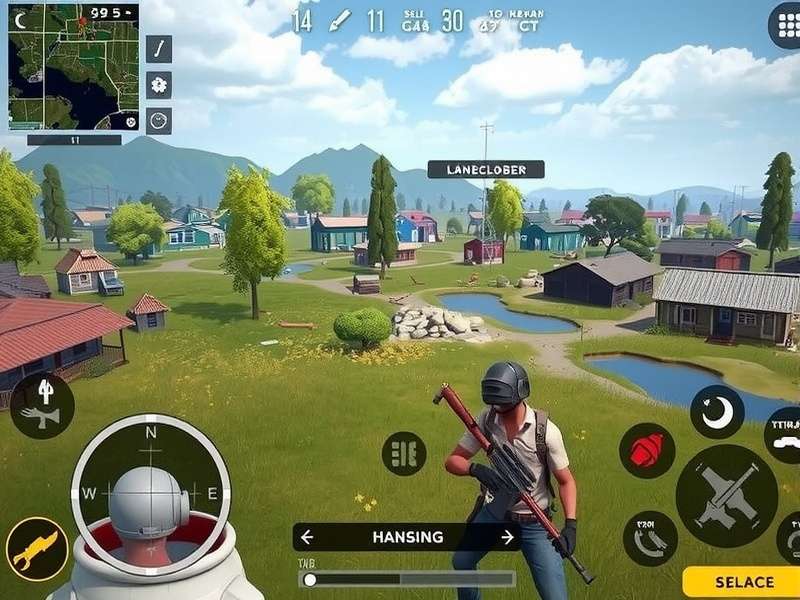Tap the slash icon beside the minimap
This screenshot has height=600, width=800.
pyautogui.click(x=159, y=48)
